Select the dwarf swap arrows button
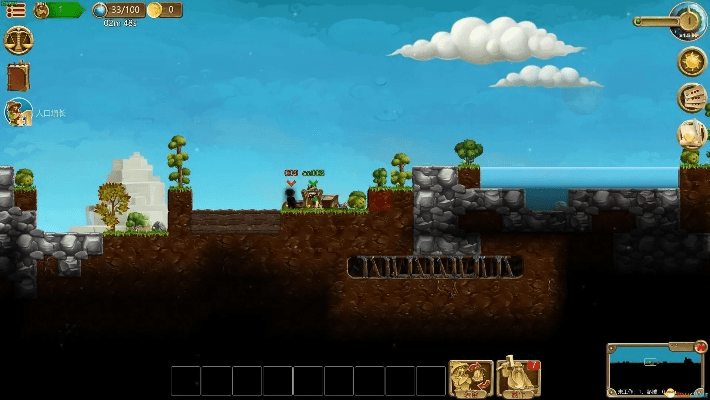This screenshot has width=710, height=400. tap(470, 379)
